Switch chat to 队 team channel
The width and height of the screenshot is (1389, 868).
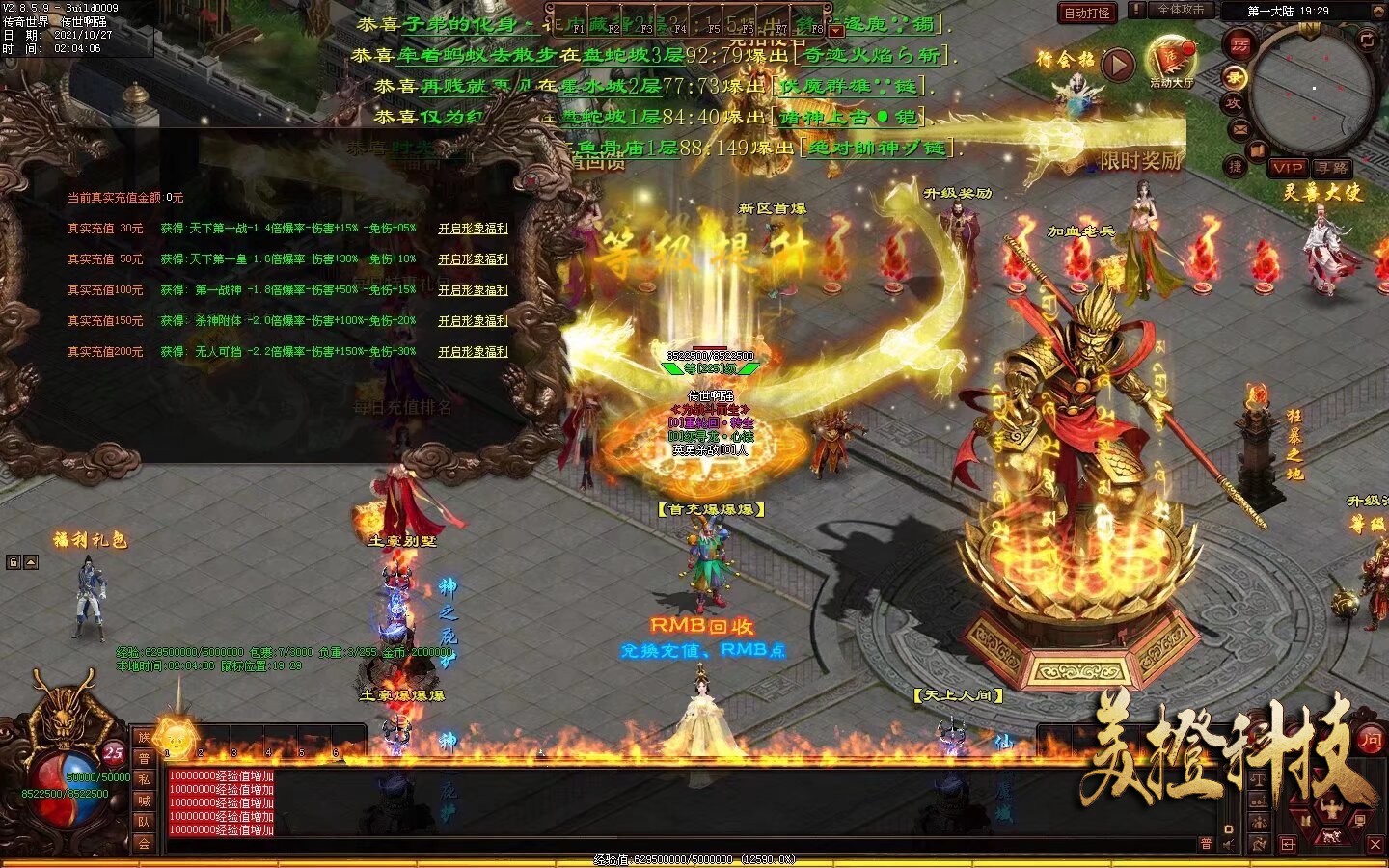click(x=144, y=822)
